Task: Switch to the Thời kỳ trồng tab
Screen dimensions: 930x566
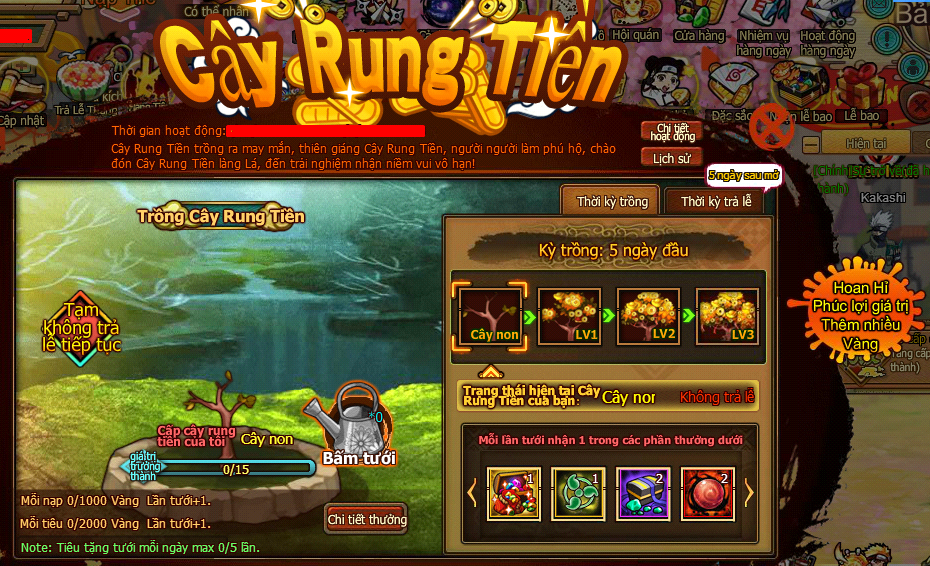Action: tap(611, 202)
